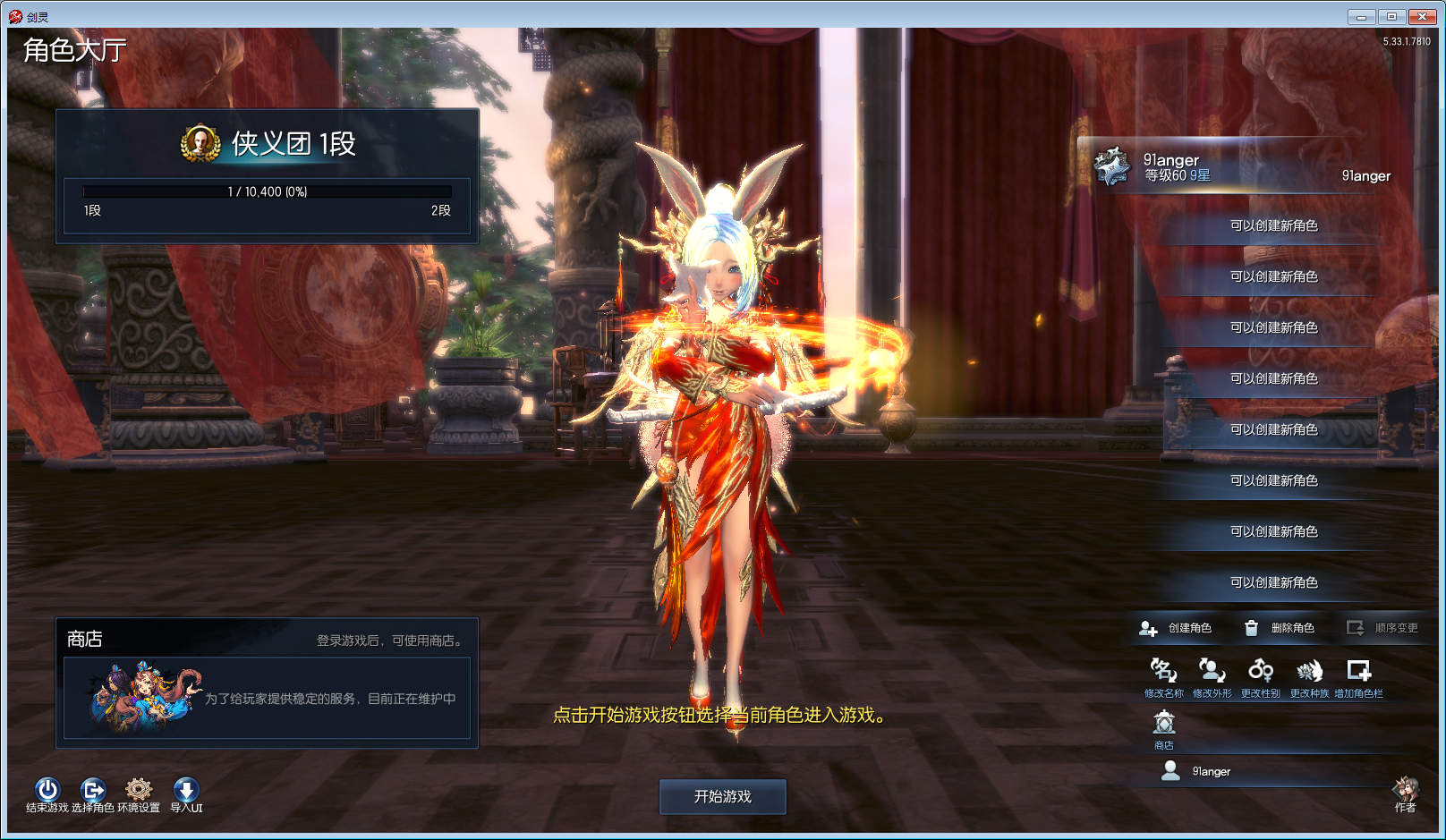Click the shop maintenance banner
The height and width of the screenshot is (840, 1446).
(267, 698)
